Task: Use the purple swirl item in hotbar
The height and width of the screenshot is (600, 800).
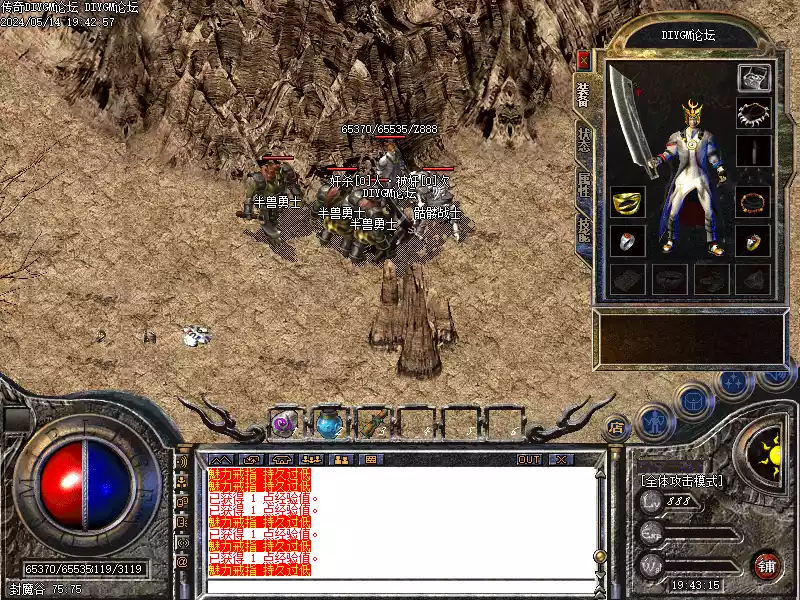Action: tap(284, 424)
